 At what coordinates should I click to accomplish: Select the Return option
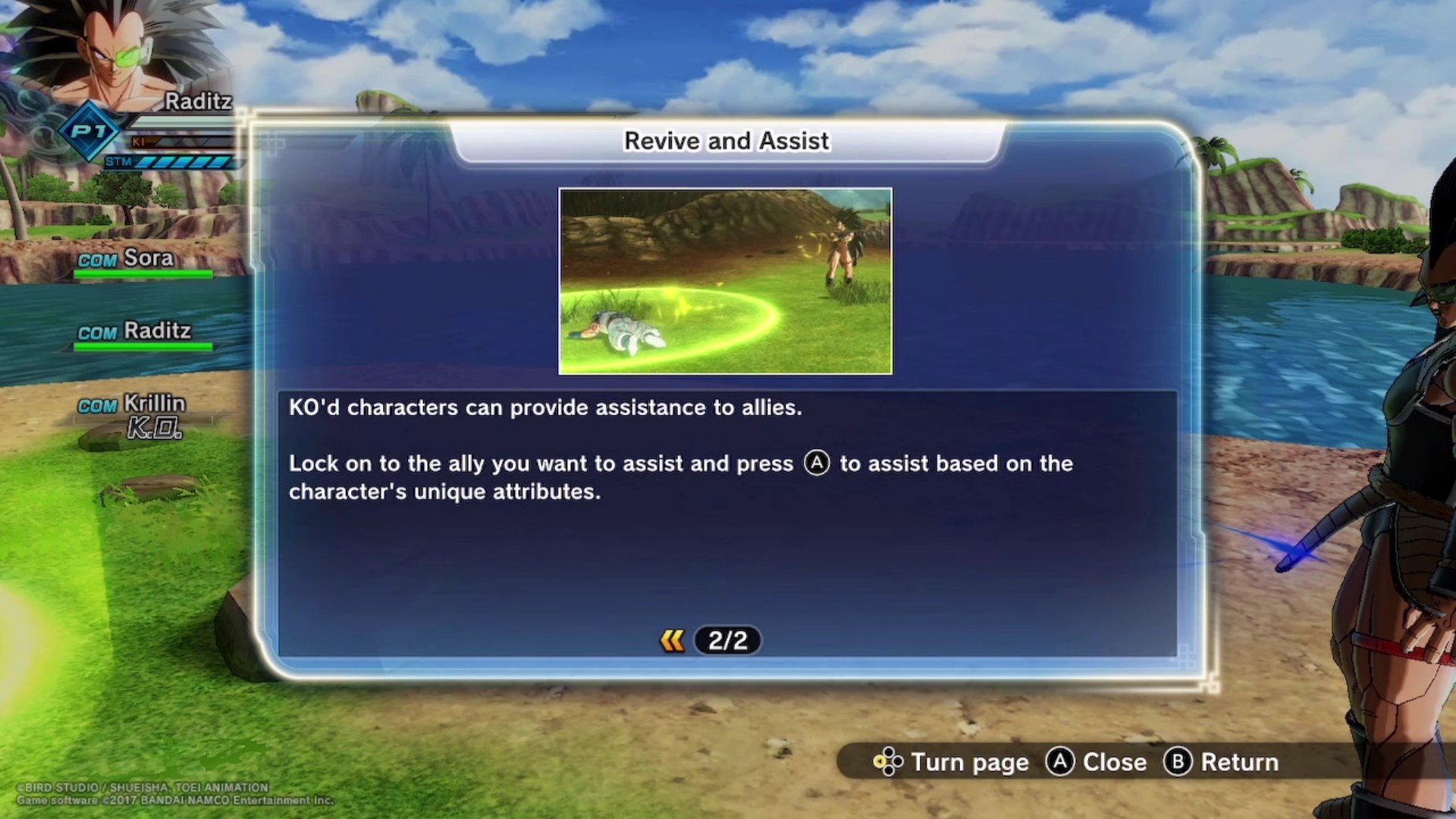click(x=1221, y=761)
